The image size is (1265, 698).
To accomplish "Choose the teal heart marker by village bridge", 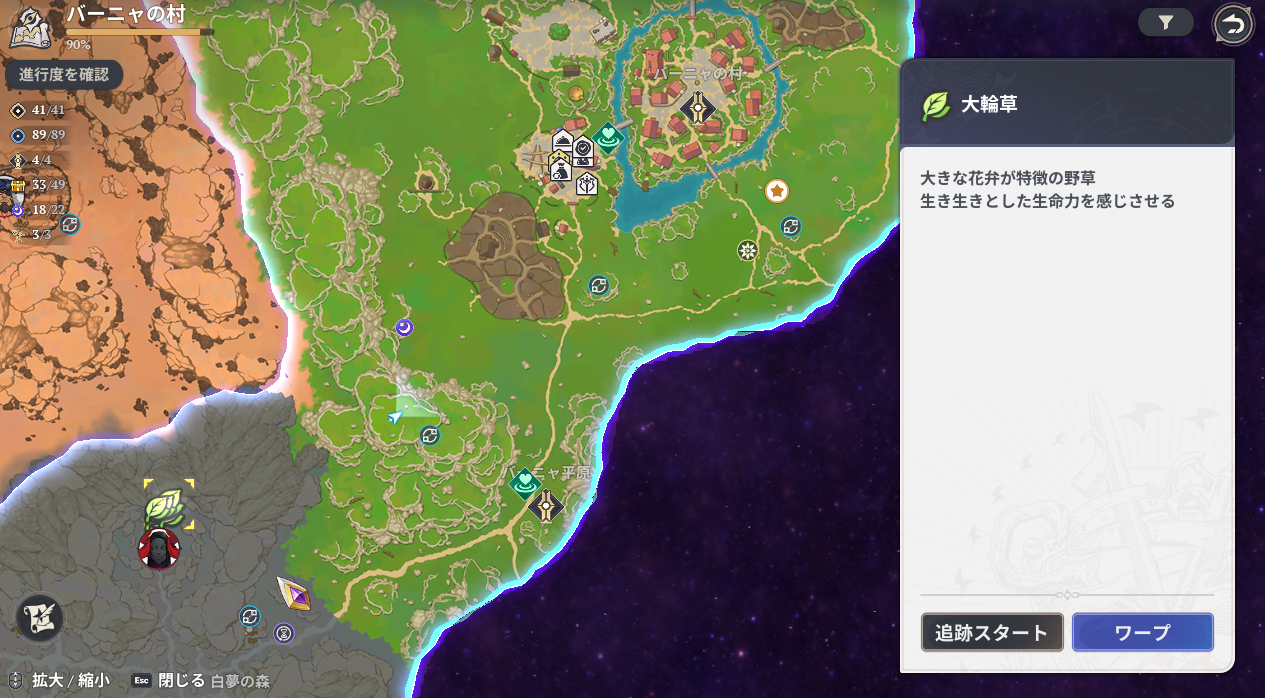I will 607,136.
